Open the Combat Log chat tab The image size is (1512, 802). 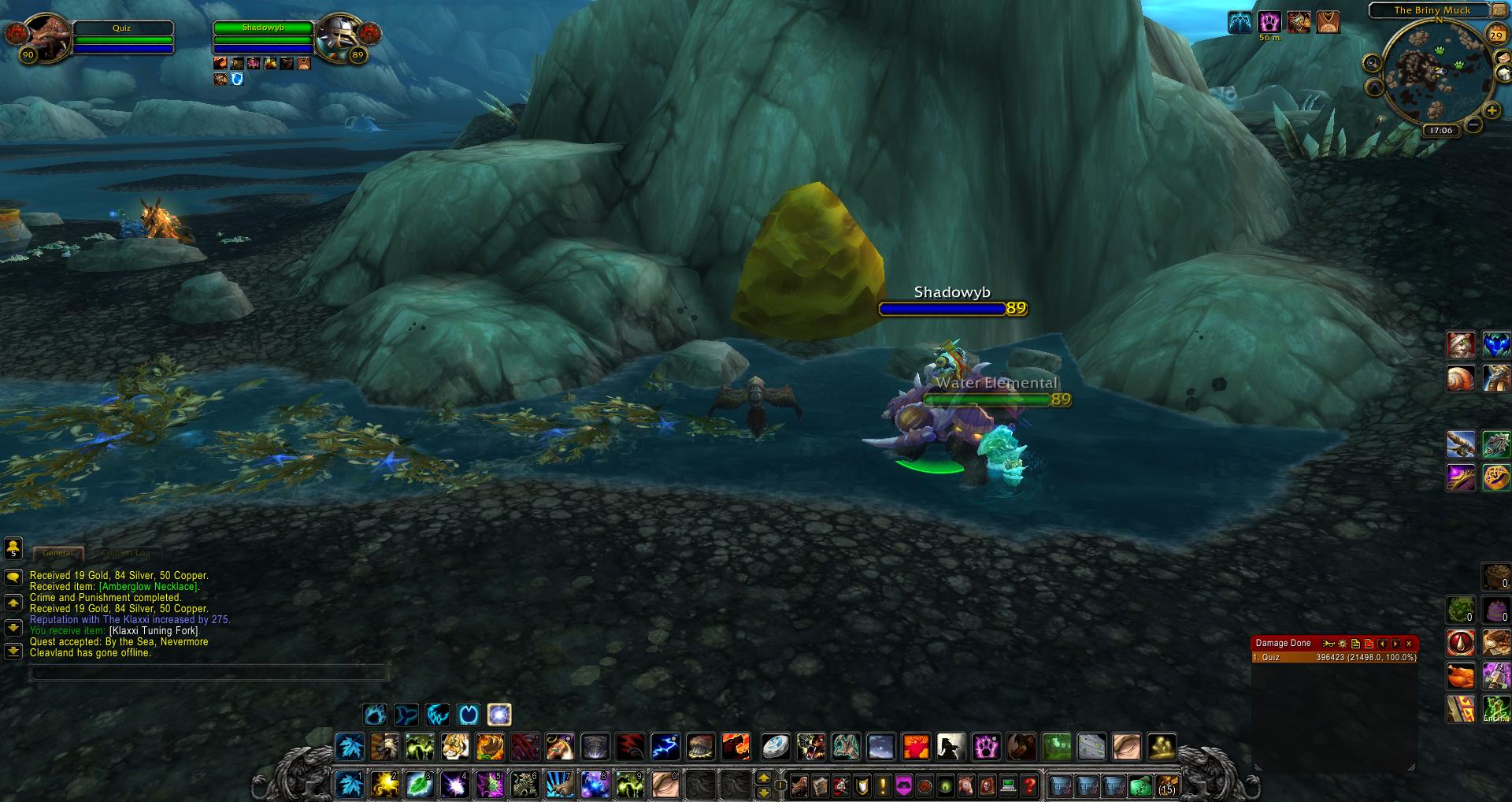click(x=126, y=553)
